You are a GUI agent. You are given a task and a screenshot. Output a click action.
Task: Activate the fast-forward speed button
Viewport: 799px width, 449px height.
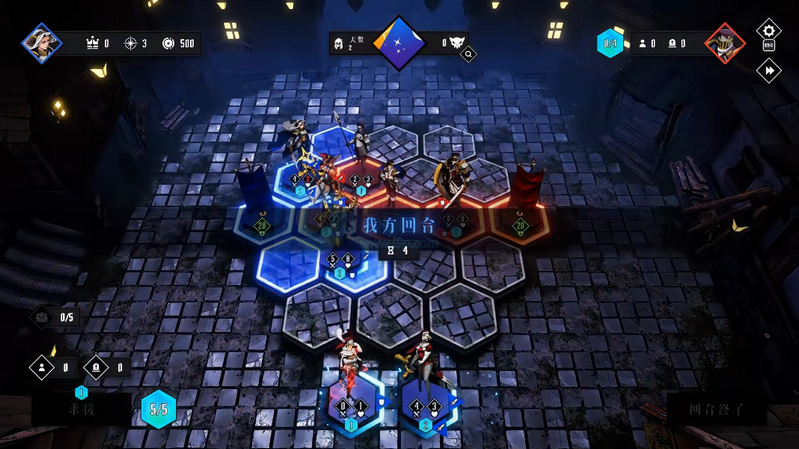(x=768, y=70)
